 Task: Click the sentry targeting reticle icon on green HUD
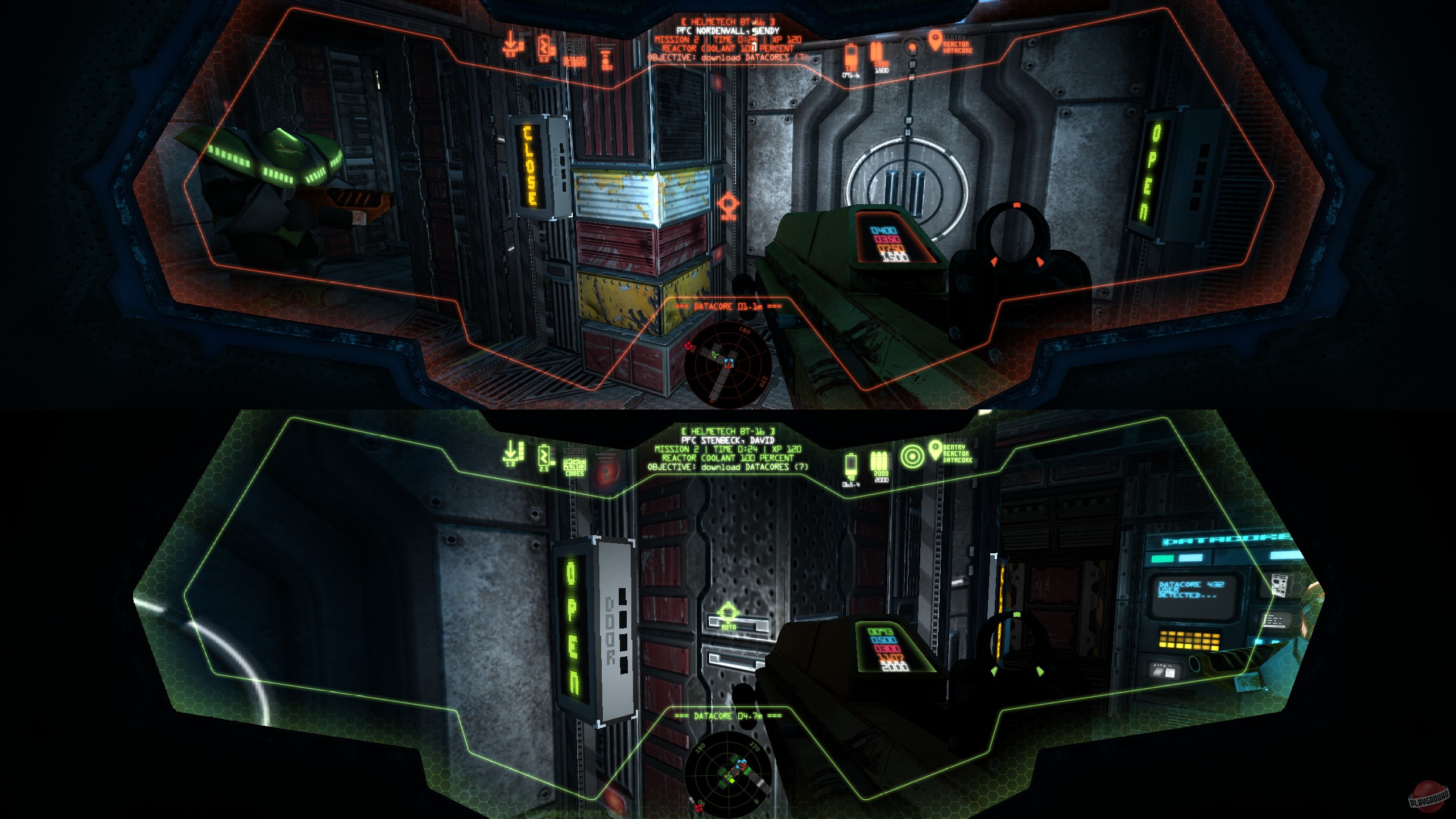coord(912,457)
